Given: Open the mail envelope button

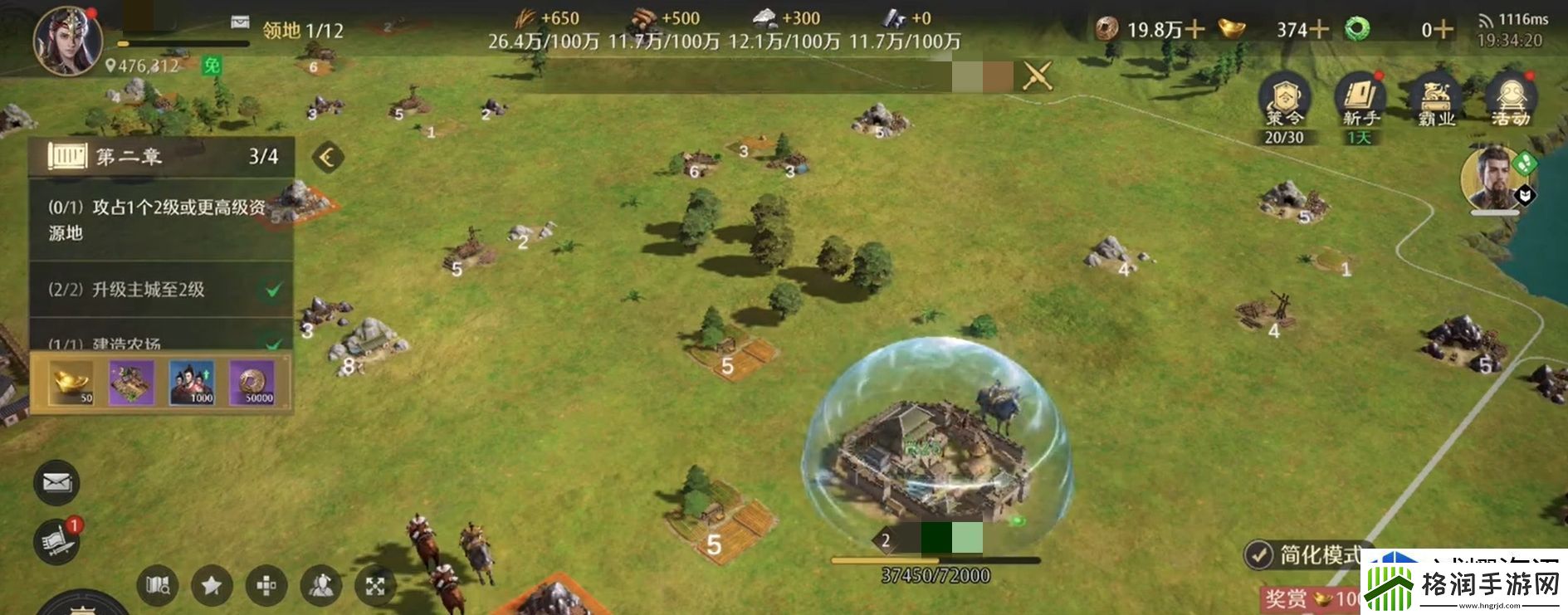Looking at the screenshot, I should pos(56,482).
